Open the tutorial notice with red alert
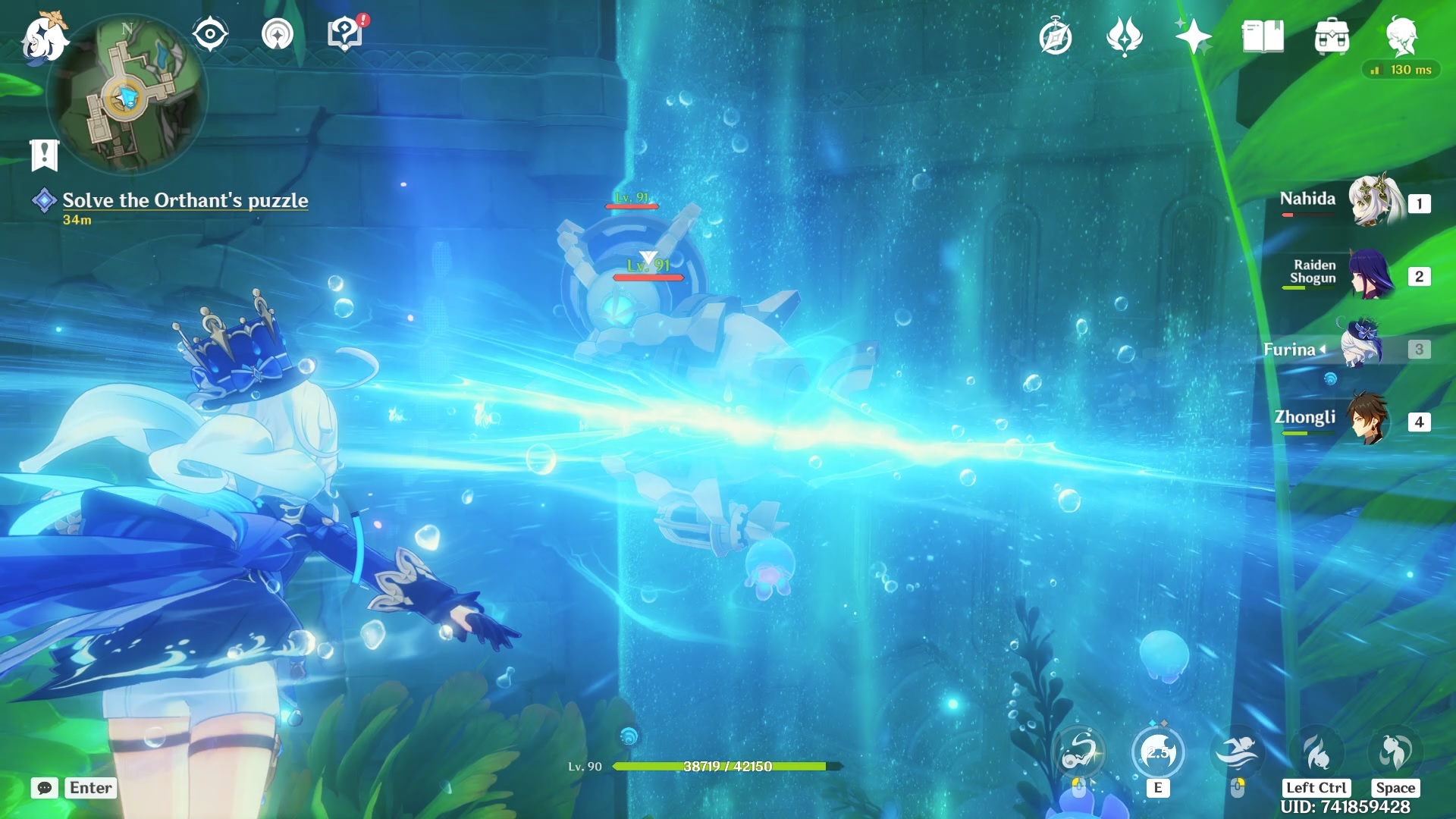 tap(346, 34)
